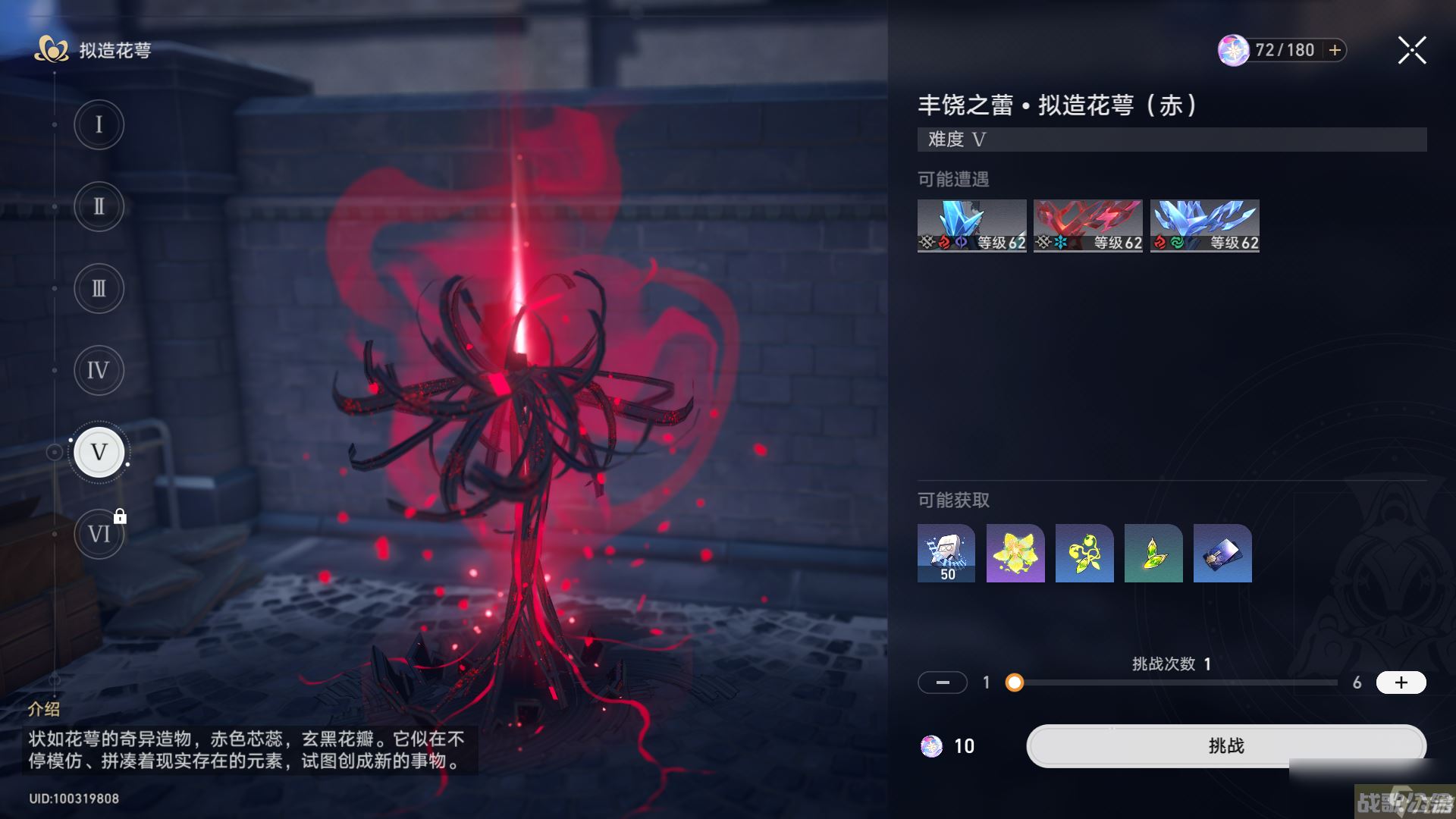Image resolution: width=1456 pixels, height=819 pixels.
Task: Select the yellow flower material reward icon
Action: 1015,553
